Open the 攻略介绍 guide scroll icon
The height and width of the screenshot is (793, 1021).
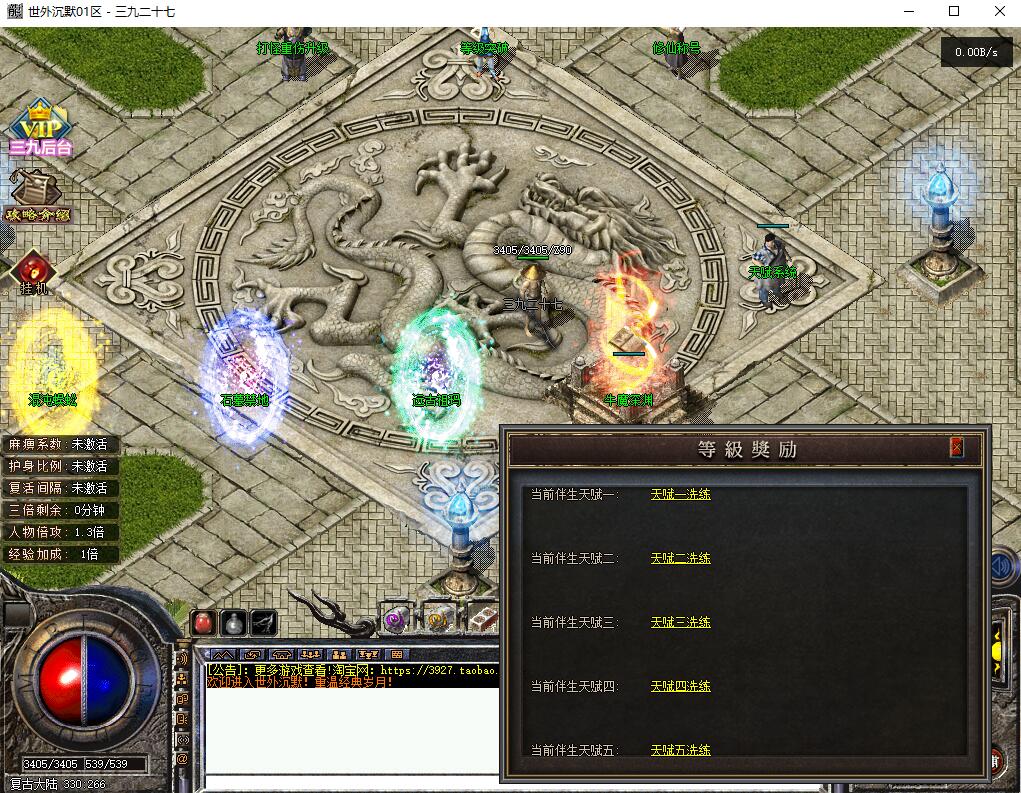click(37, 197)
